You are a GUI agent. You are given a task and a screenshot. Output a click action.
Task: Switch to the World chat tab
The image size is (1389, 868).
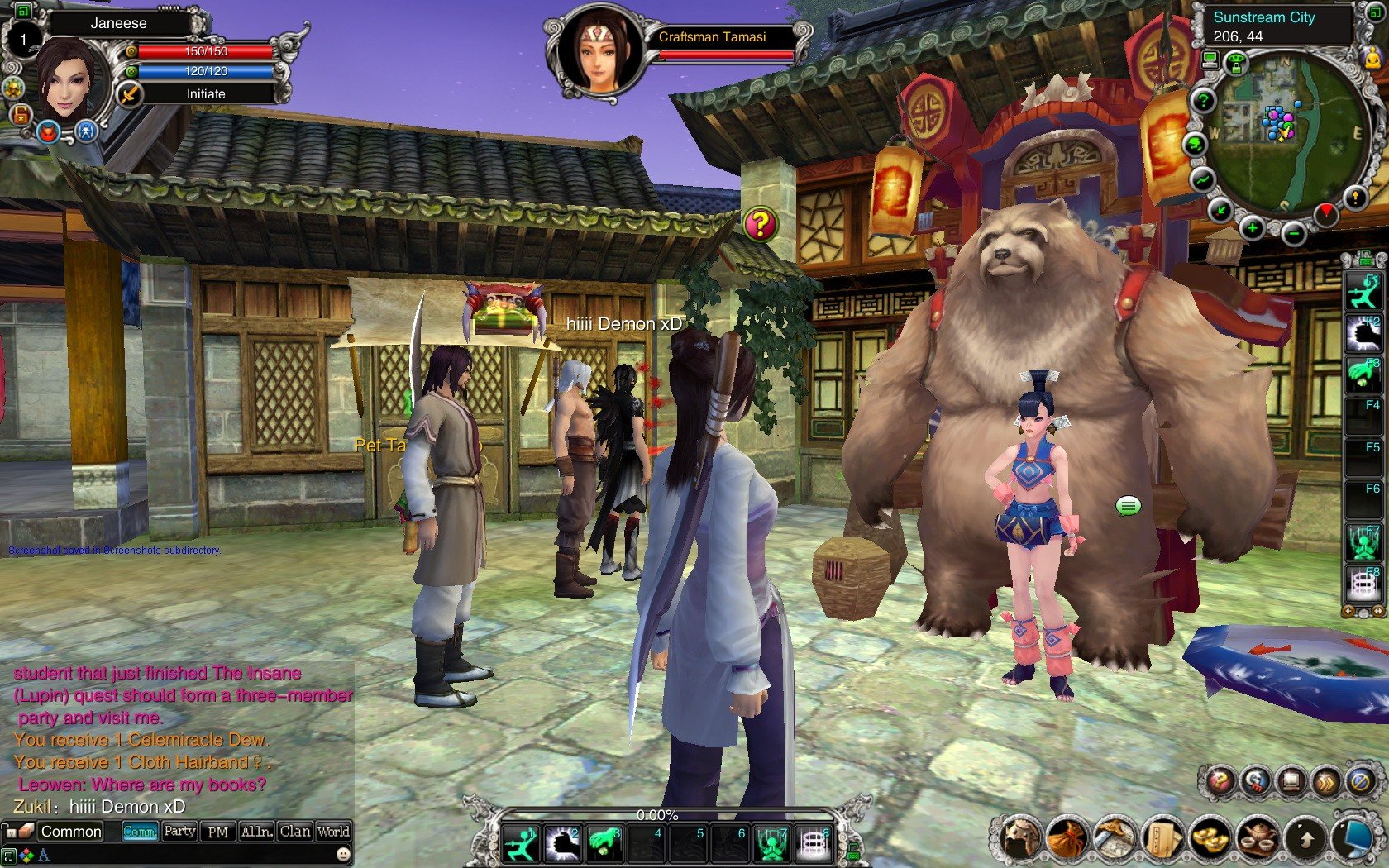334,832
